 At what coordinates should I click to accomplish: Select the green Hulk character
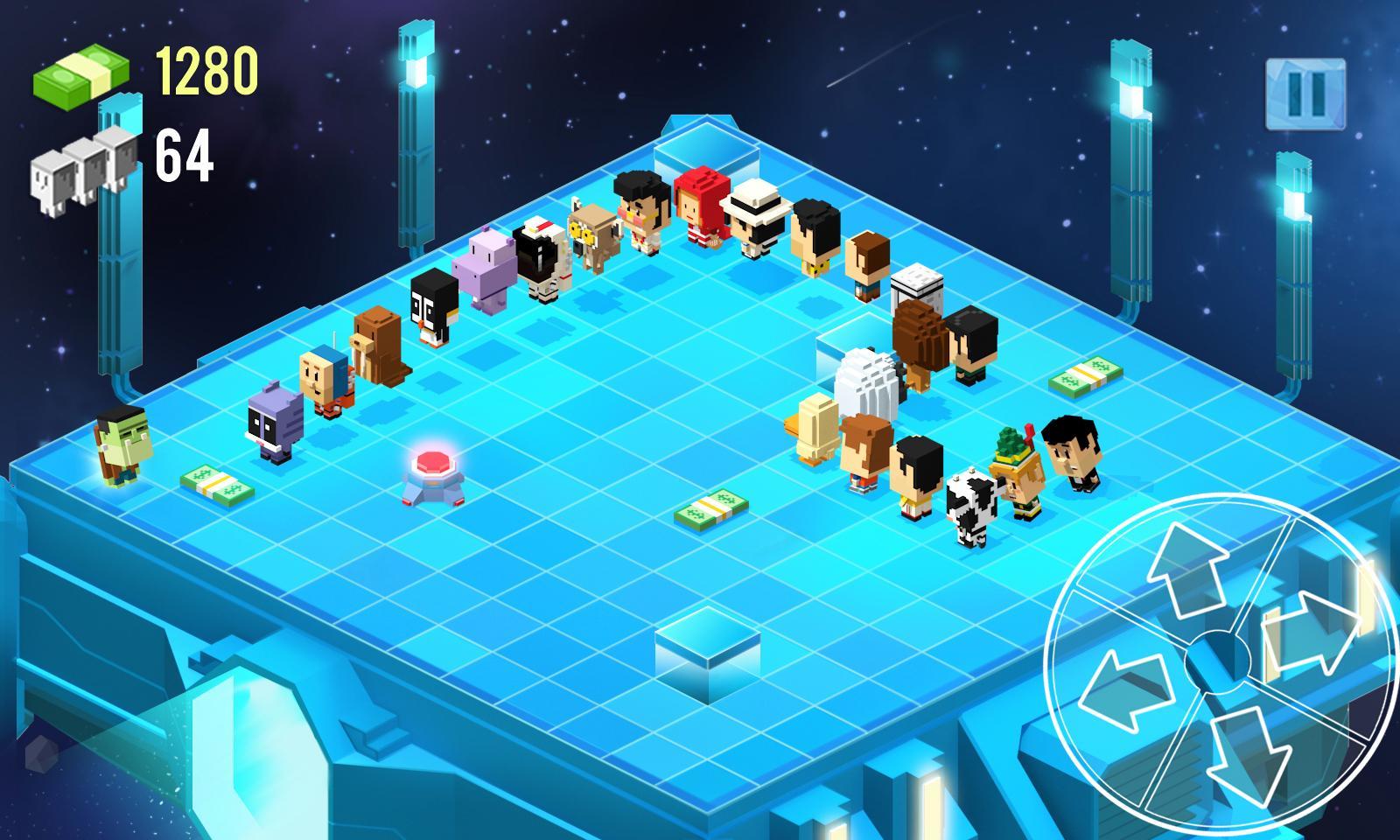pos(121,446)
